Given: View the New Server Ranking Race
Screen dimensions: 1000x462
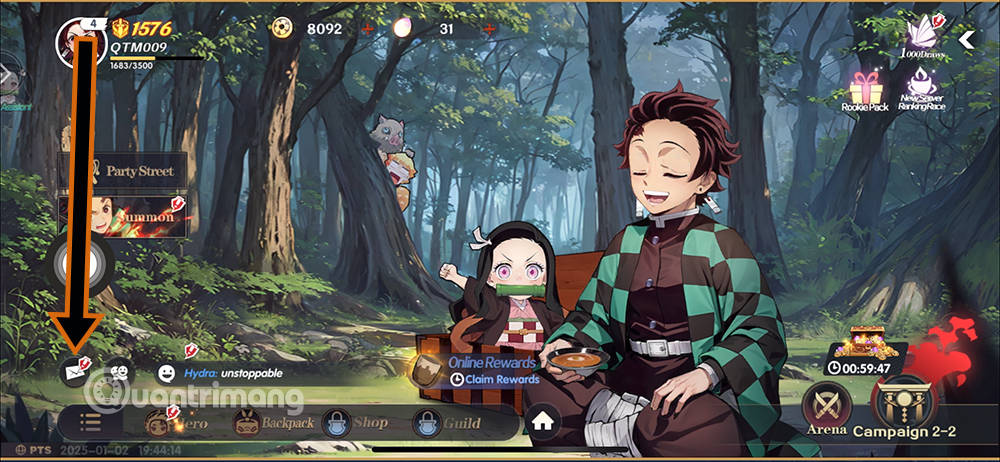Looking at the screenshot, I should click(x=921, y=93).
